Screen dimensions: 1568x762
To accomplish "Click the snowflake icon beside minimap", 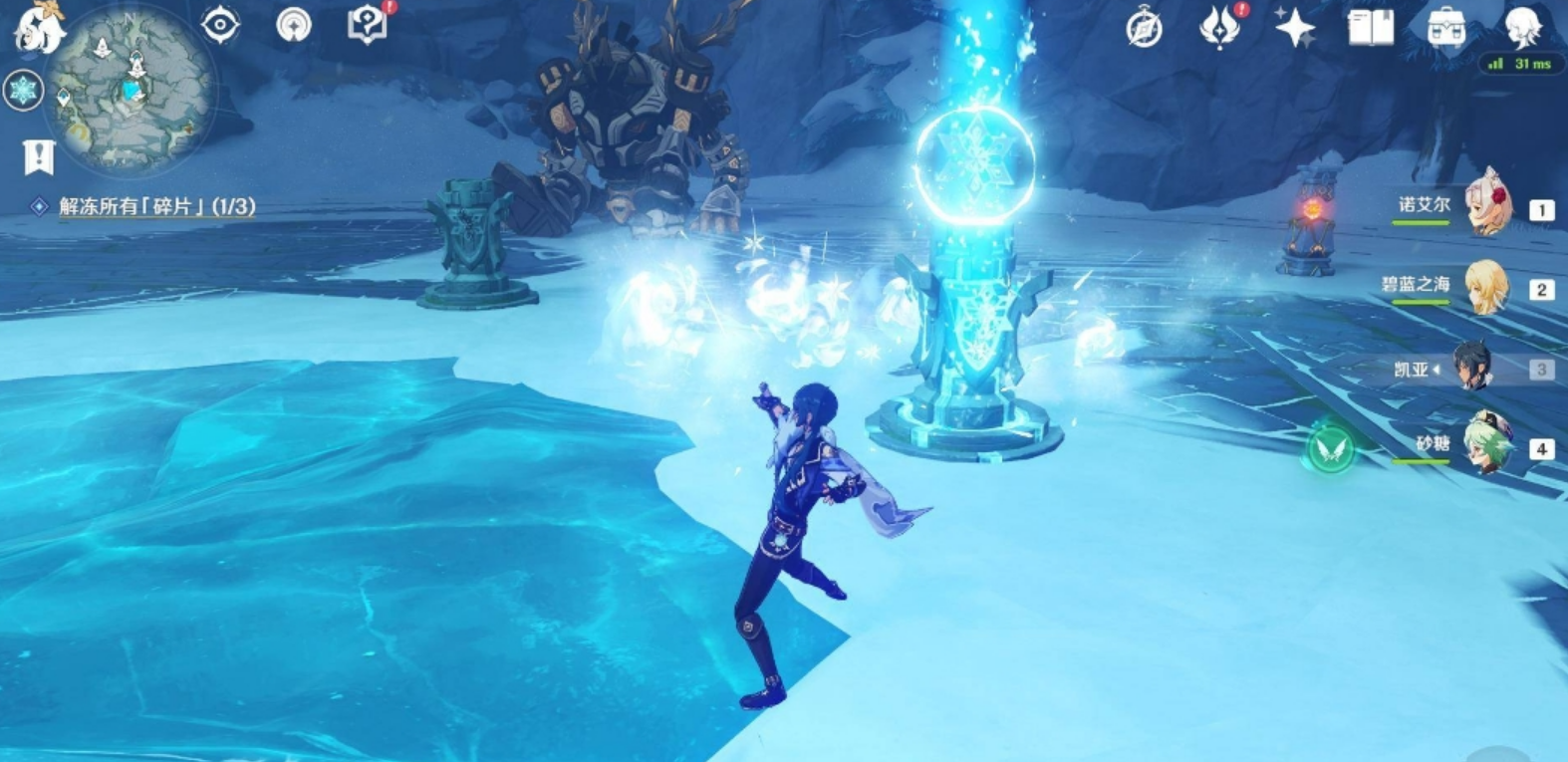I will tap(22, 91).
